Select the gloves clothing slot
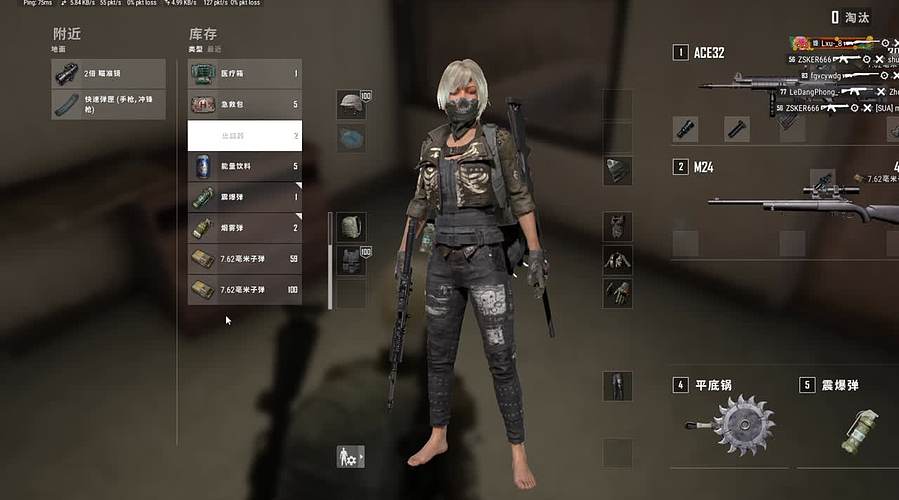This screenshot has height=500, width=899. coord(617,292)
